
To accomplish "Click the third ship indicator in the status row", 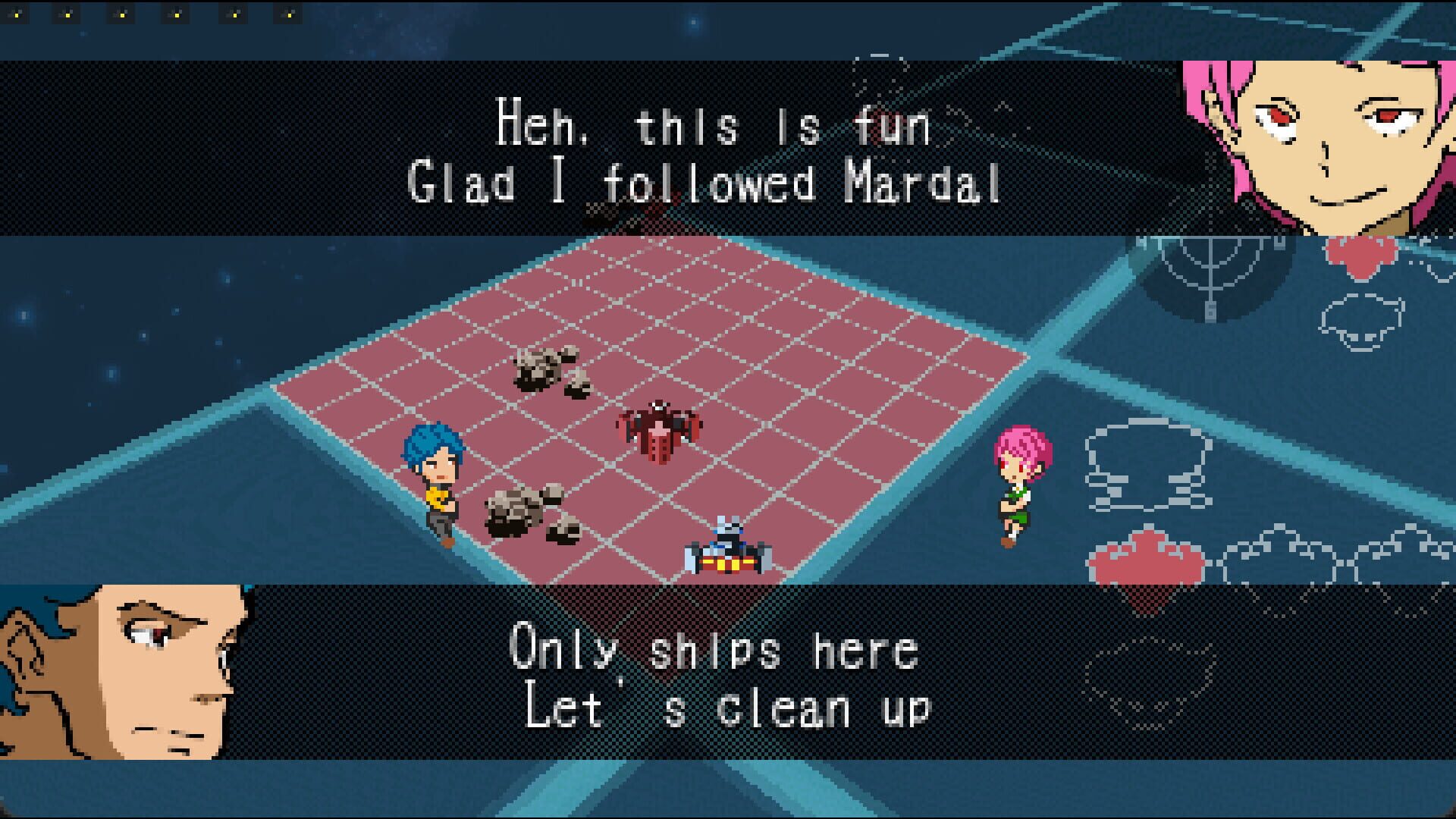I will 120,14.
